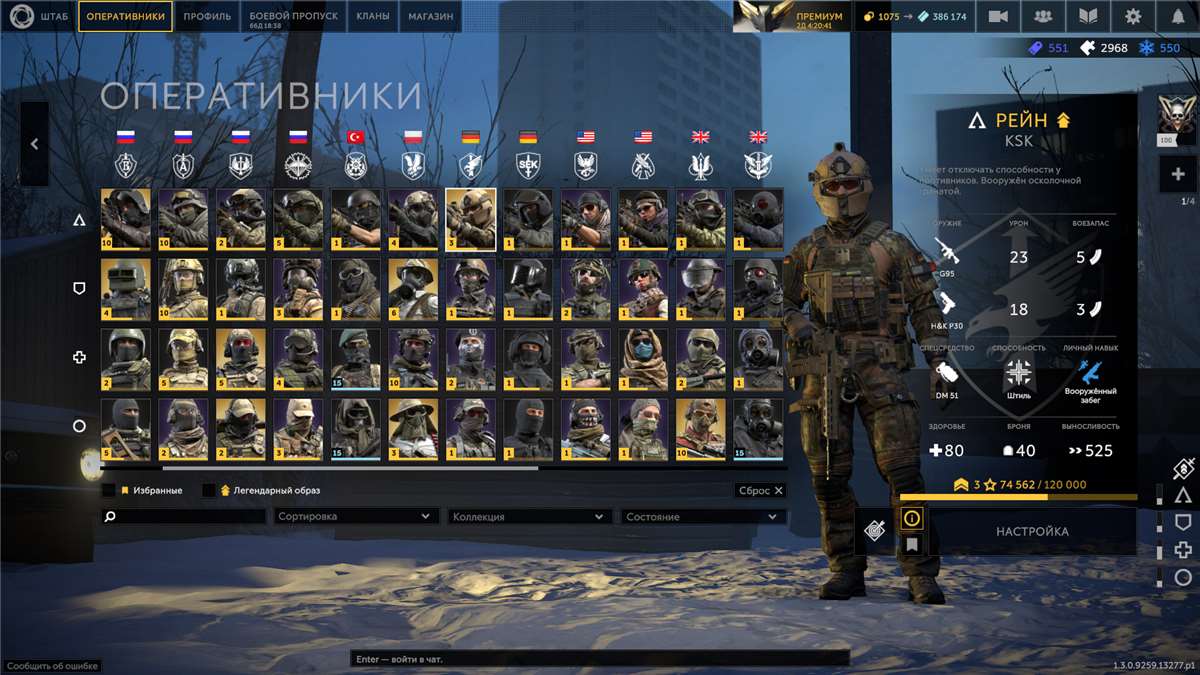Viewport: 1200px width, 675px height.
Task: Open the settings gear icon
Action: pyautogui.click(x=1133, y=16)
